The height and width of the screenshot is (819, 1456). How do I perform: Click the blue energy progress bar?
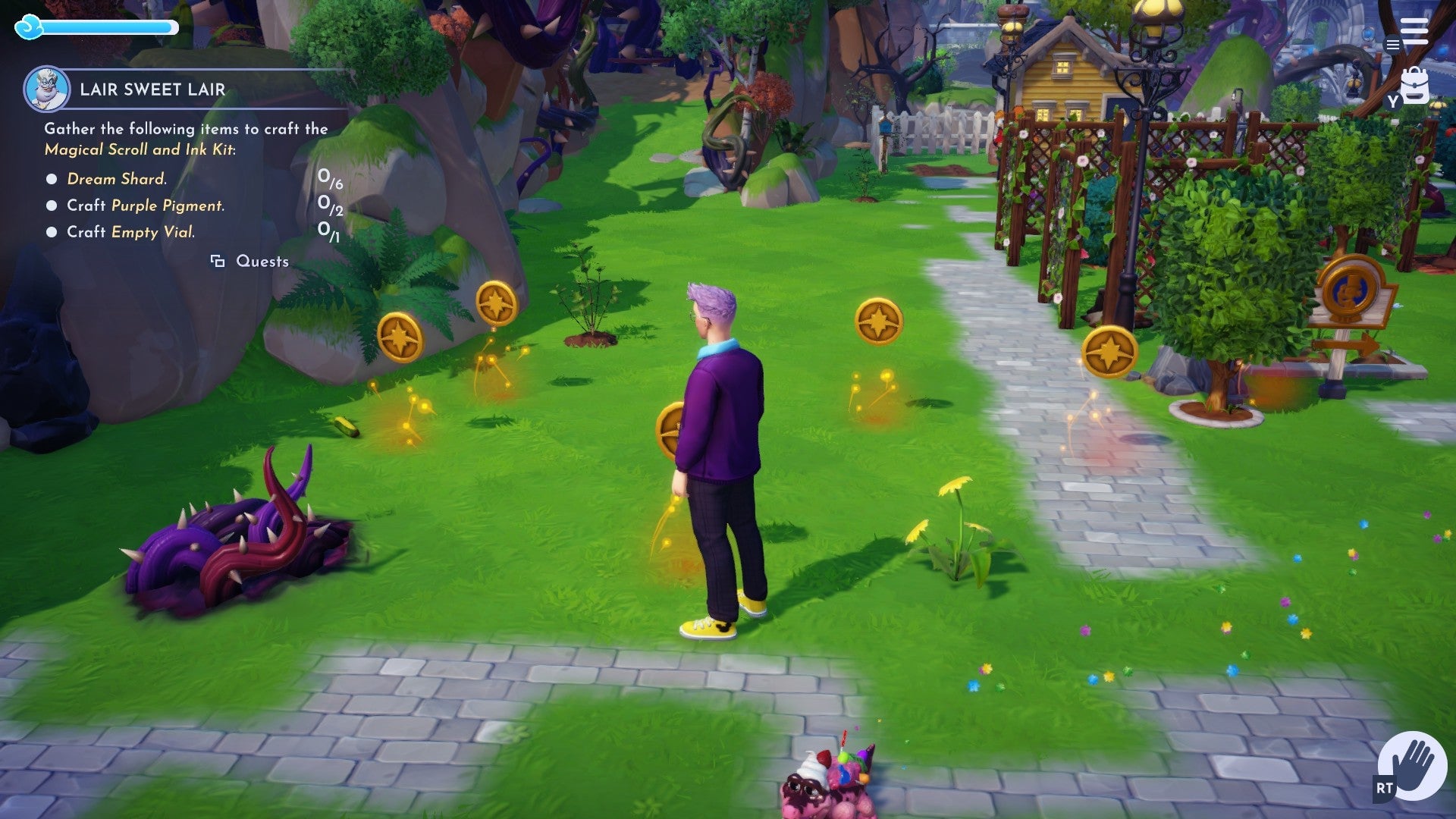pyautogui.click(x=106, y=26)
